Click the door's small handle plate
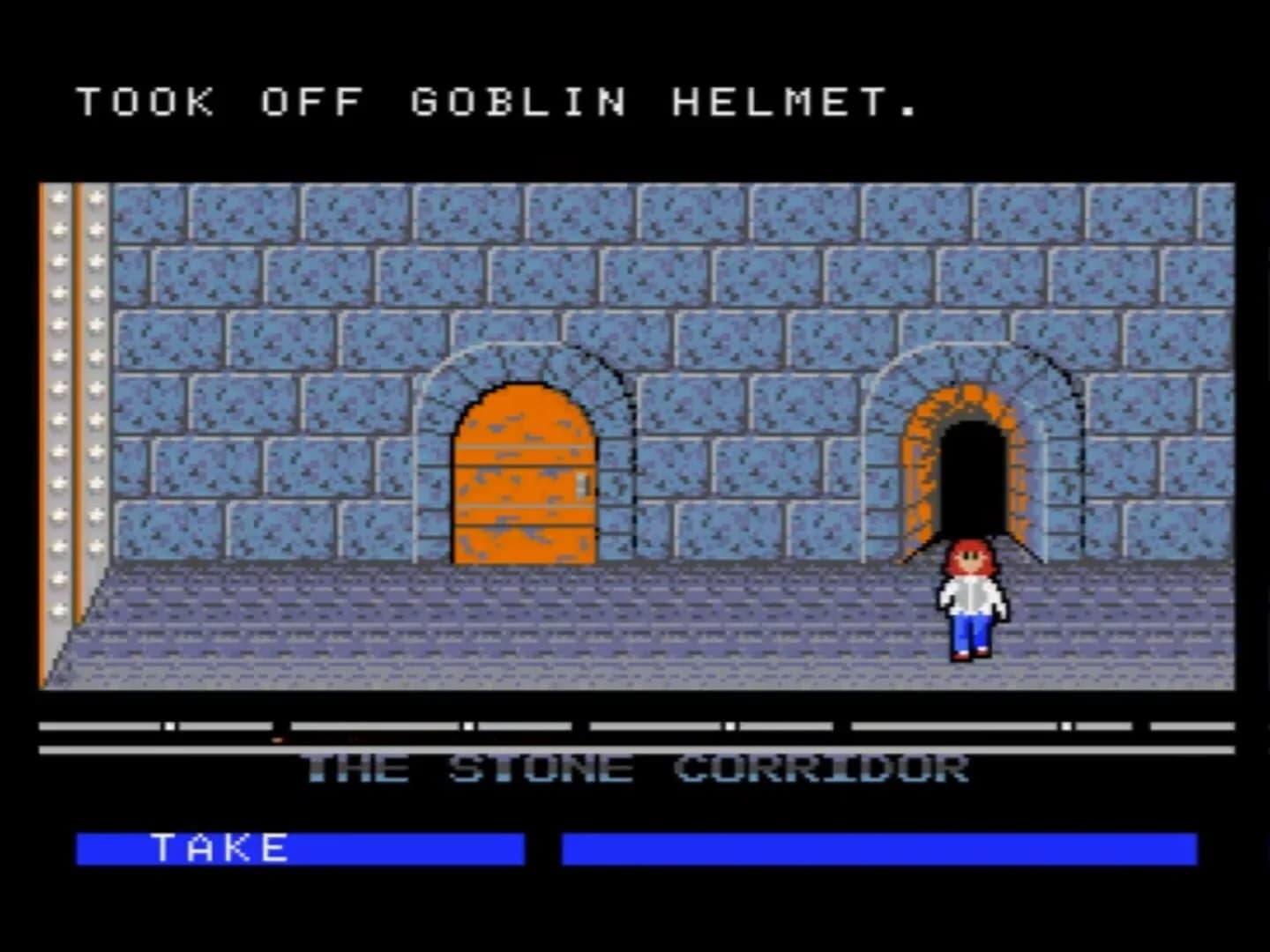 point(579,484)
